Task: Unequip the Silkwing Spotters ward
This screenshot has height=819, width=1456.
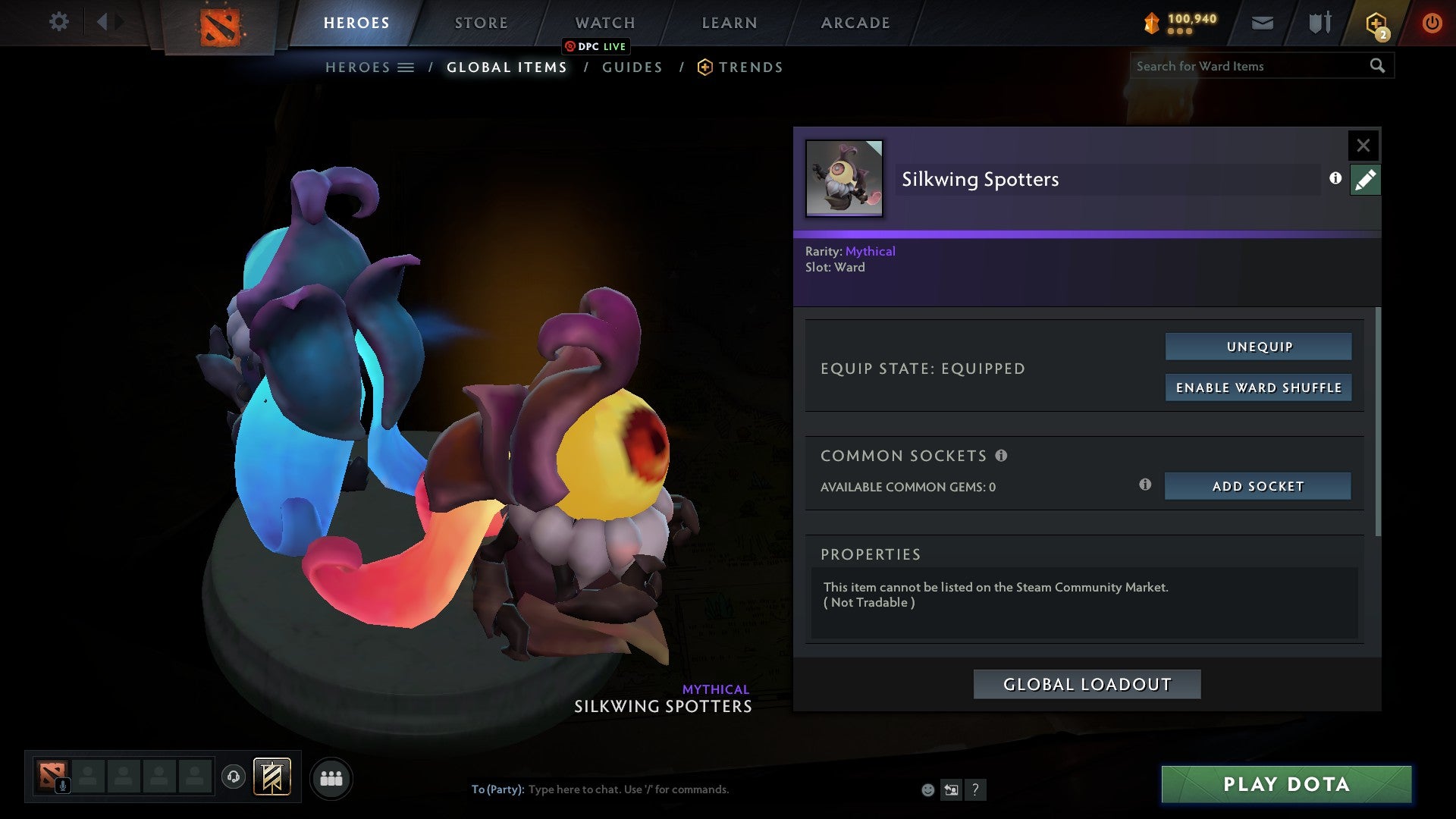Action: pos(1258,347)
